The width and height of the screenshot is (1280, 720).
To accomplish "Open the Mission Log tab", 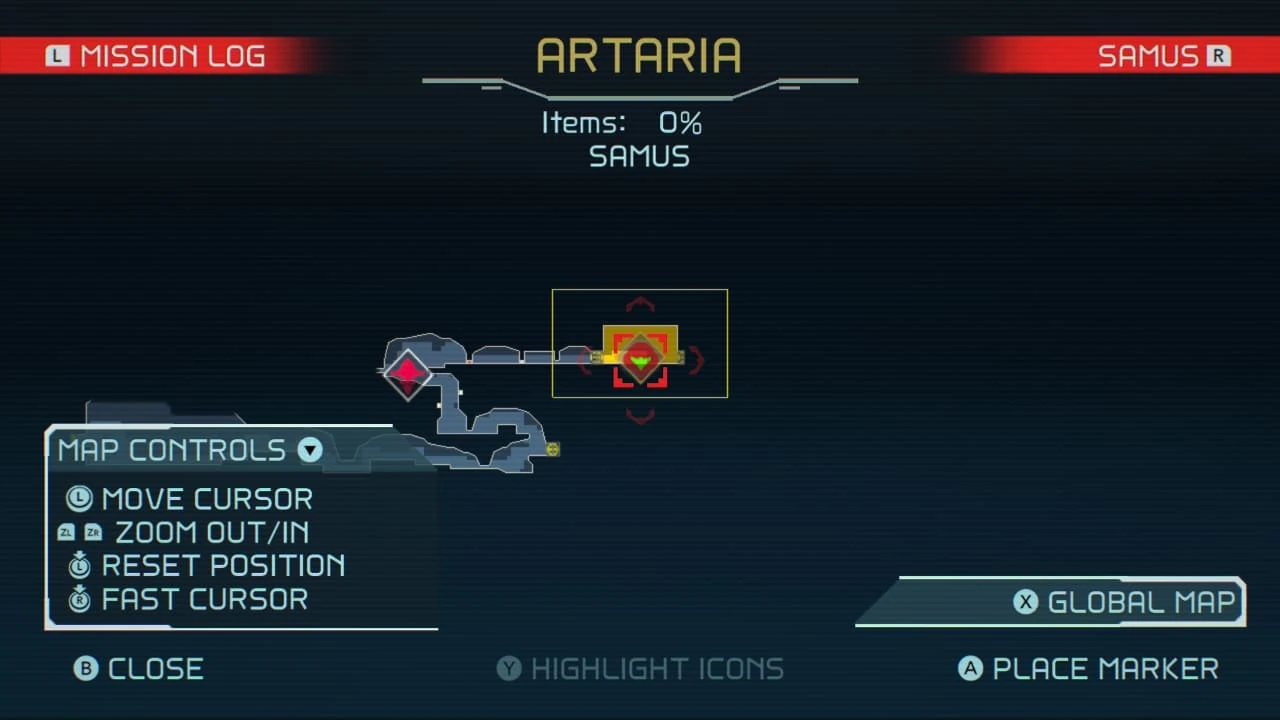I will click(x=157, y=56).
